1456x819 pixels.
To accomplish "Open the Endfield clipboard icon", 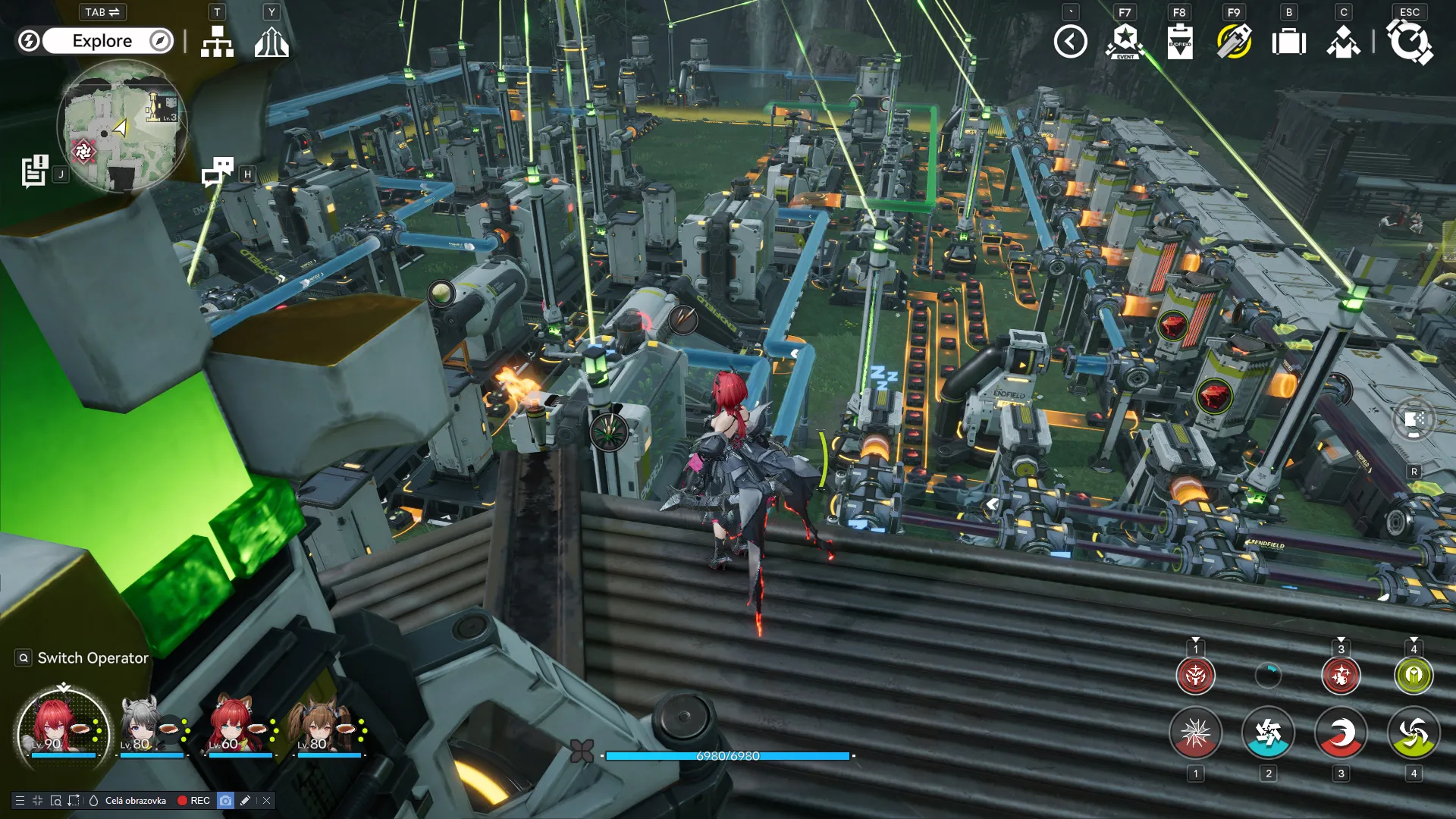I will click(1179, 42).
